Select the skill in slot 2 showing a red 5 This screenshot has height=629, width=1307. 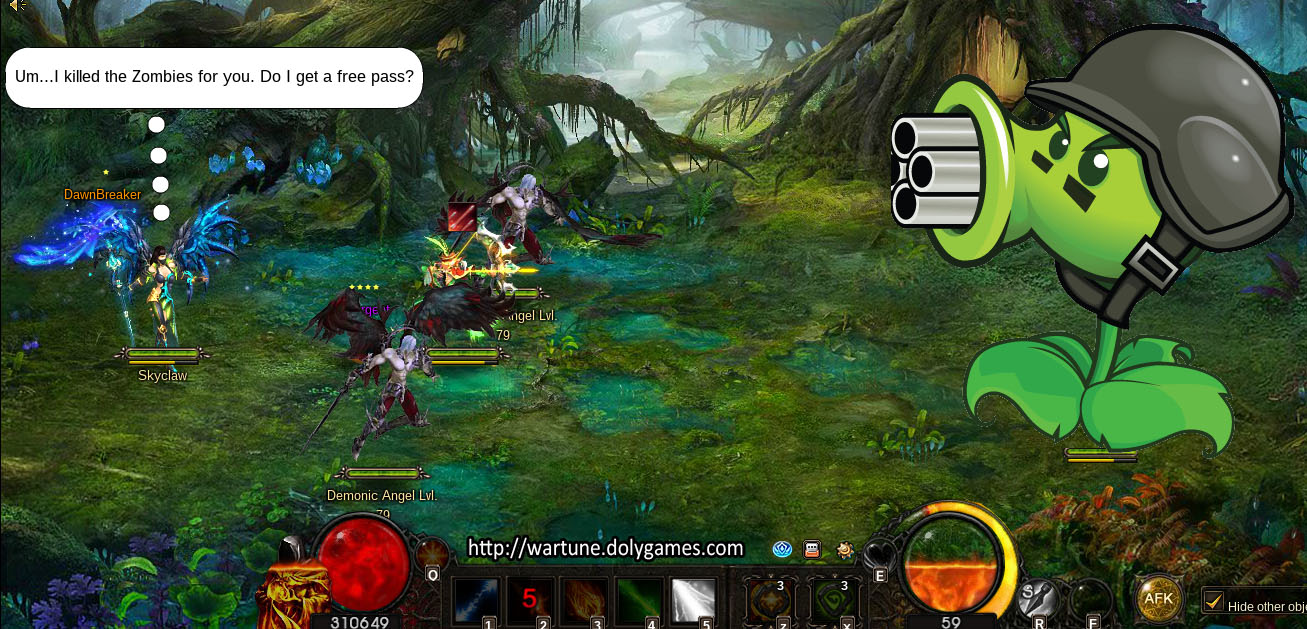tap(530, 599)
